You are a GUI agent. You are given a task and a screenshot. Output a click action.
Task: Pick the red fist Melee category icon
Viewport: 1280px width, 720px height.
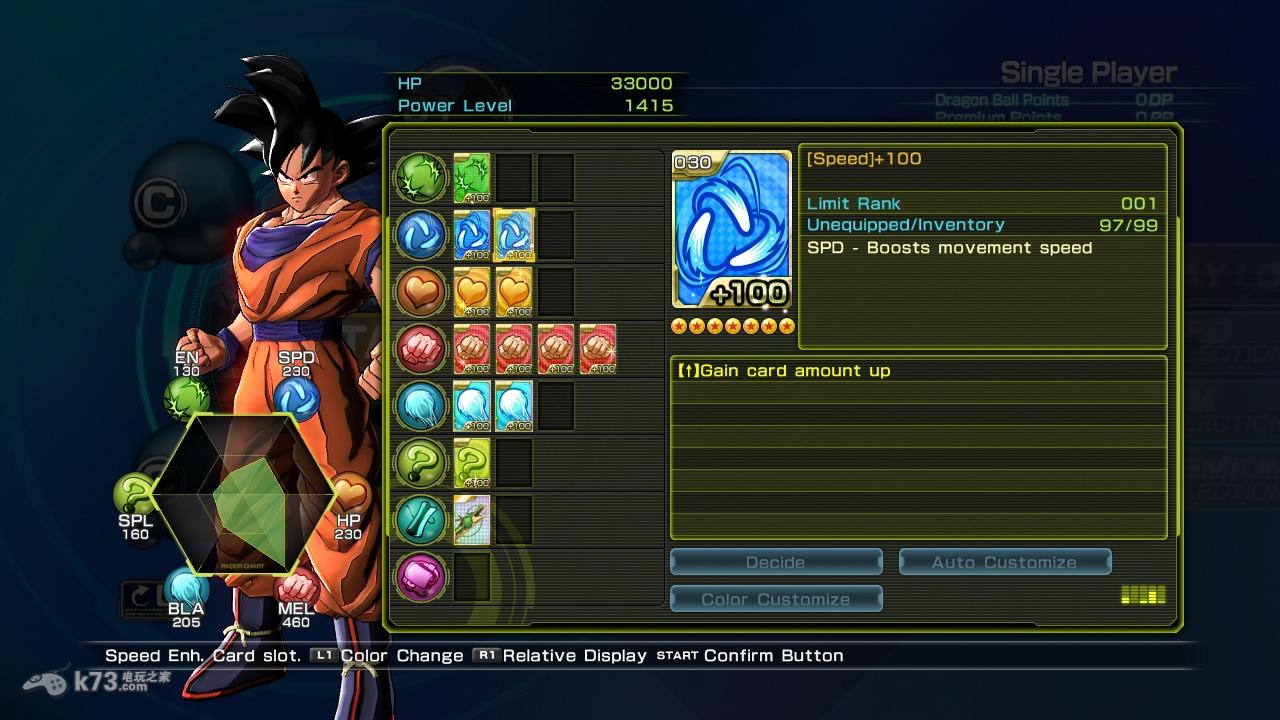tap(421, 349)
